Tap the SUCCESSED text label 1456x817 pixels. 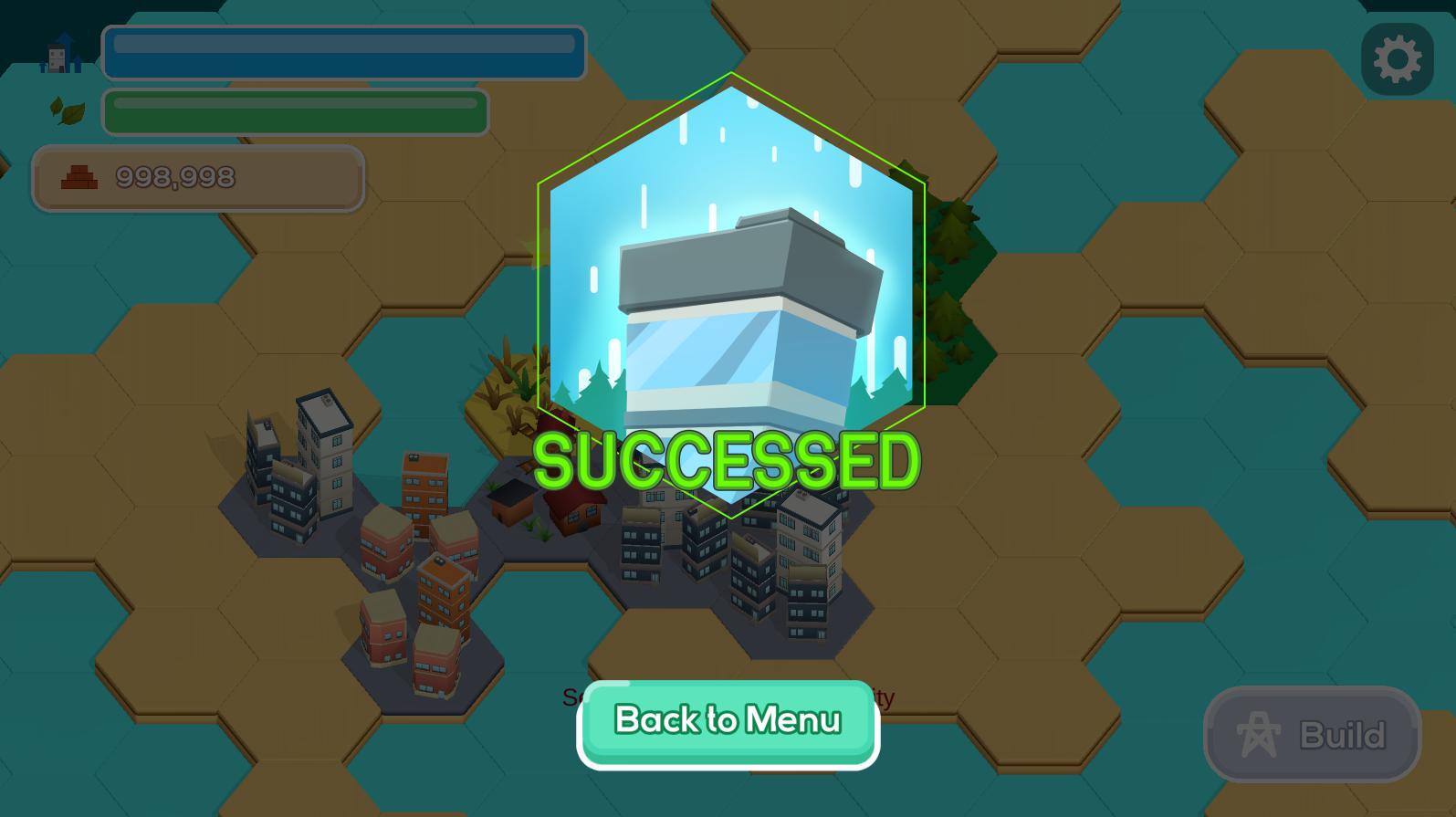(x=728, y=459)
